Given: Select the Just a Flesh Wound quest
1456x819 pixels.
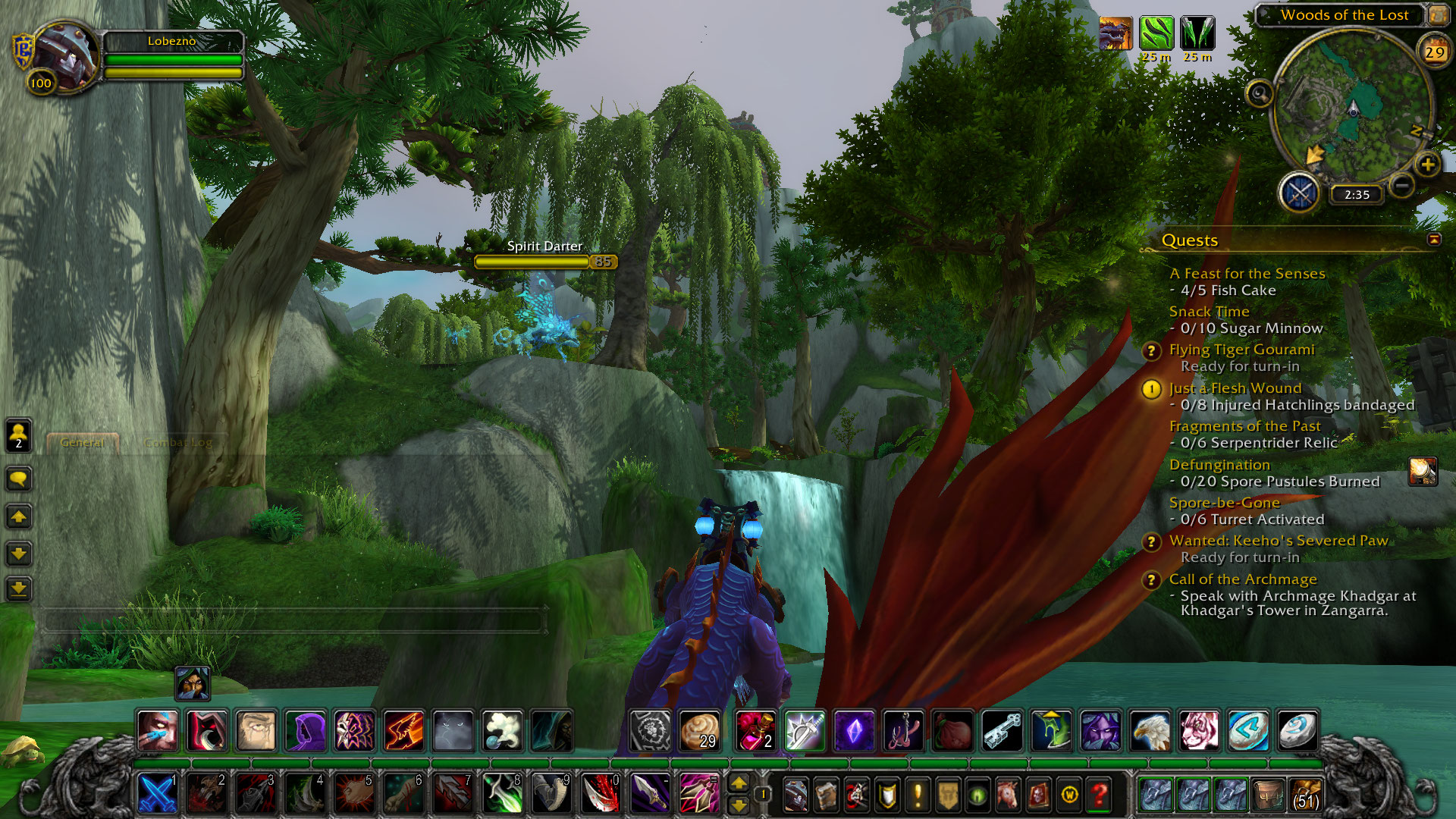Looking at the screenshot, I should (x=1235, y=388).
